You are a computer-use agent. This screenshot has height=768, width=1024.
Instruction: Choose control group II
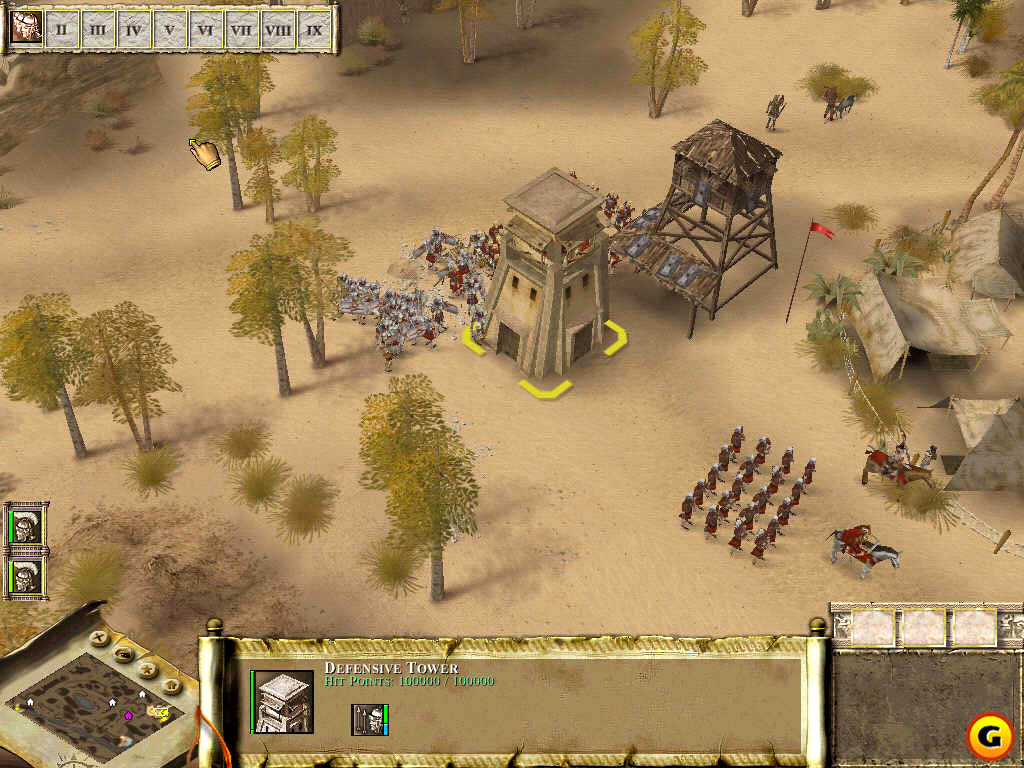[61, 30]
